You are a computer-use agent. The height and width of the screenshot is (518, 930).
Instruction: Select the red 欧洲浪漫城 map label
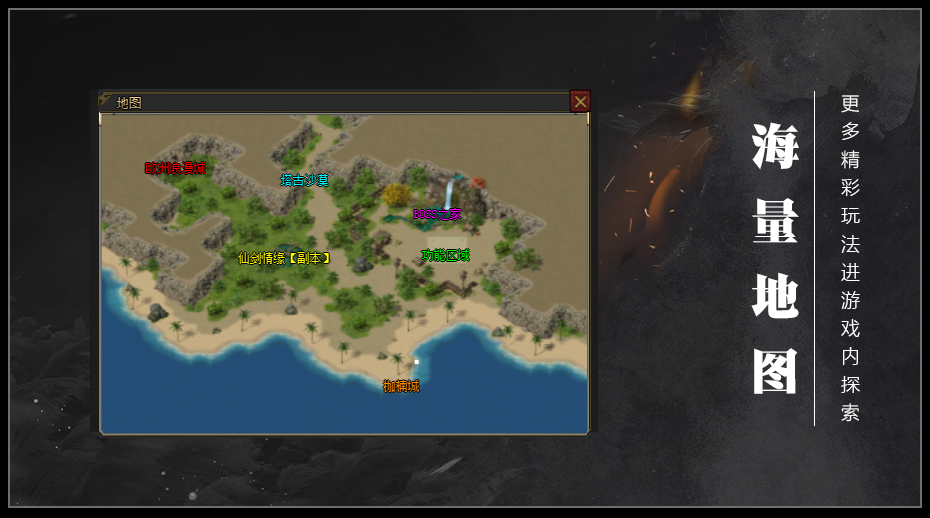click(x=175, y=168)
